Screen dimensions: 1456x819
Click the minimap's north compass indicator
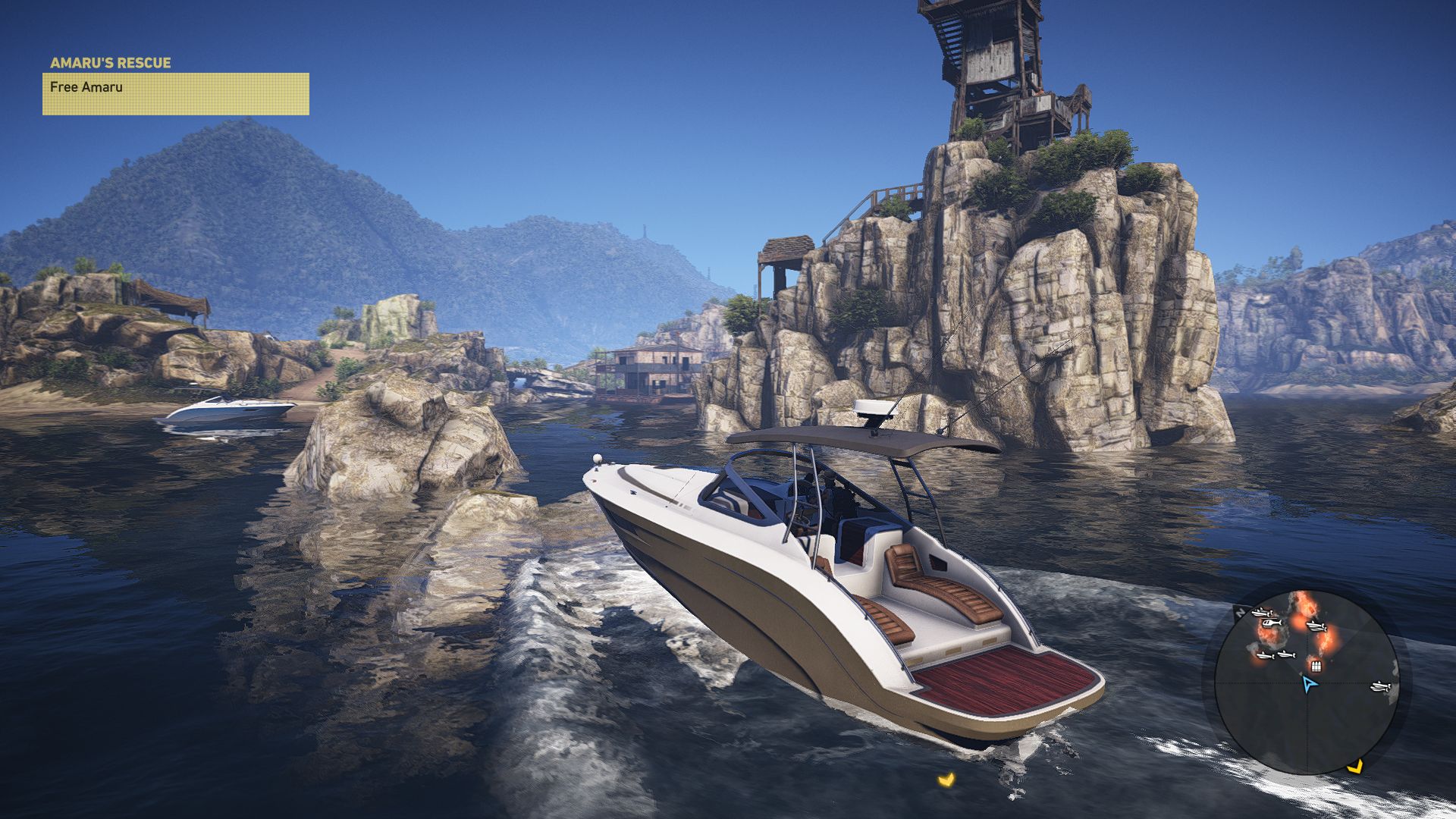point(1241,611)
